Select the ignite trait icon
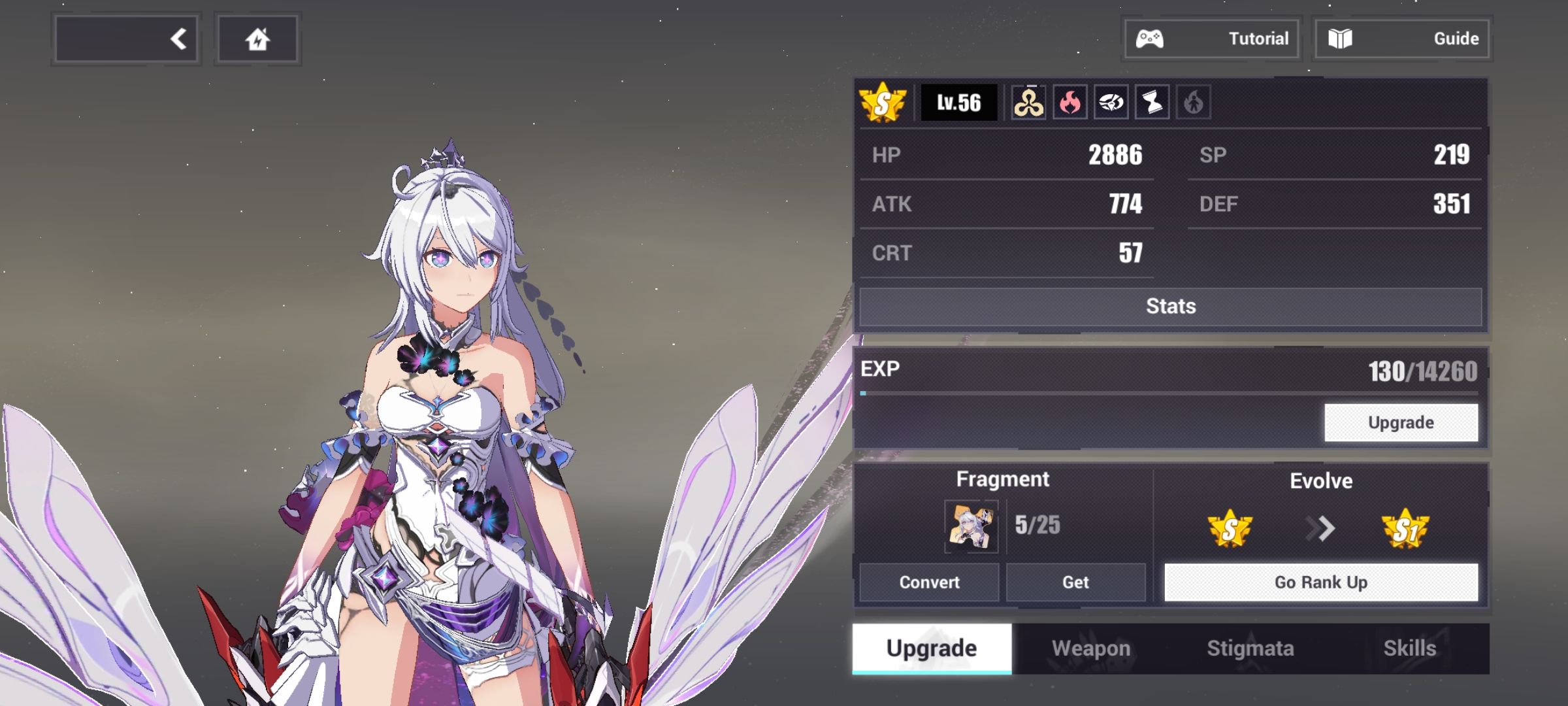 [x=1194, y=103]
